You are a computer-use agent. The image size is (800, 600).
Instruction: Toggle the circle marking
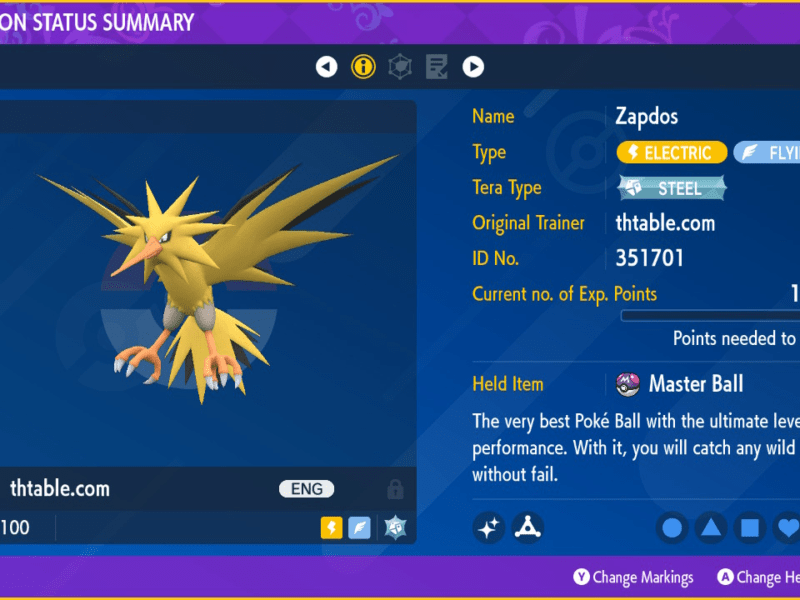click(673, 527)
